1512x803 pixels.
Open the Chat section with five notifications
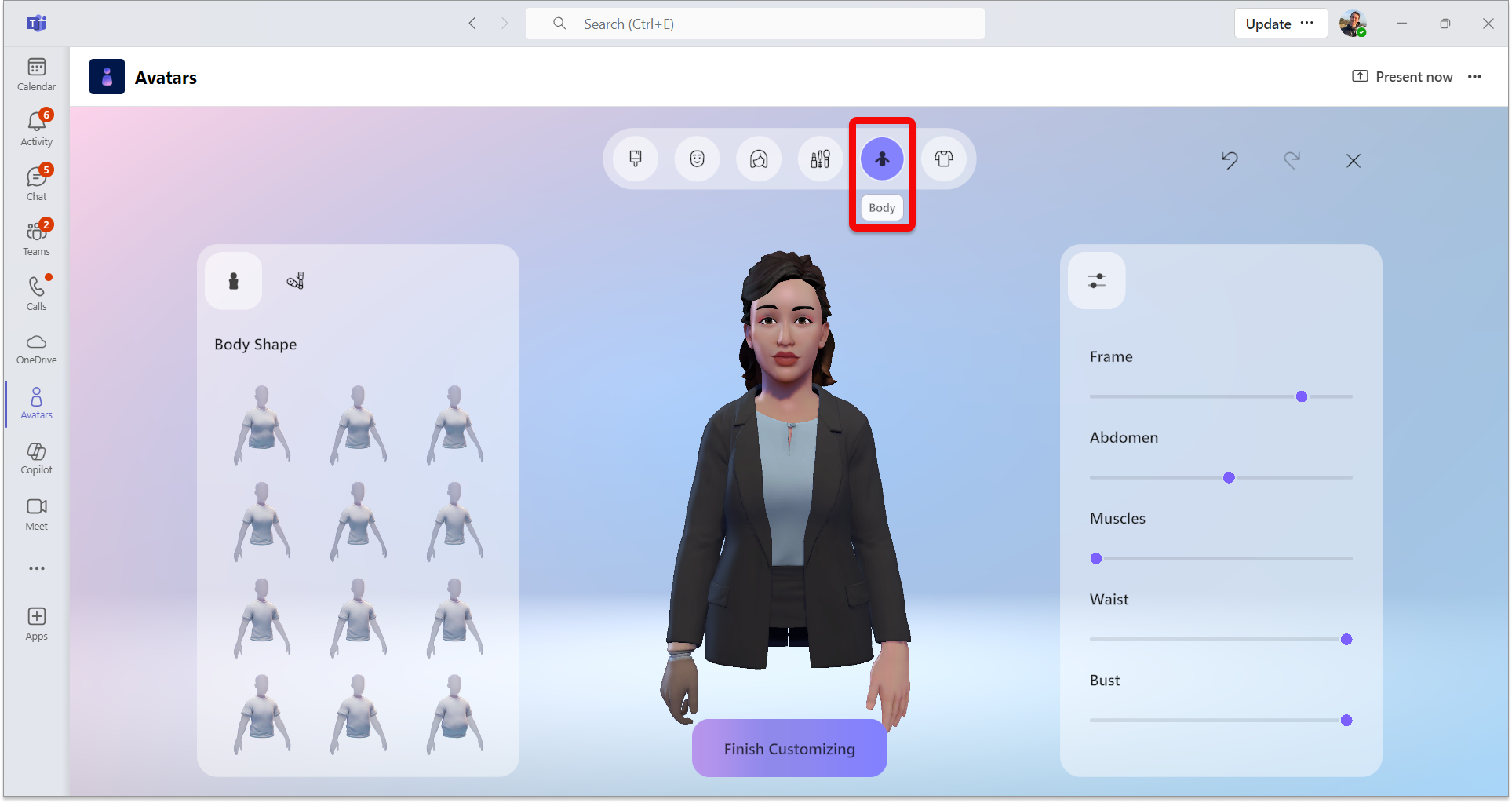(36, 182)
